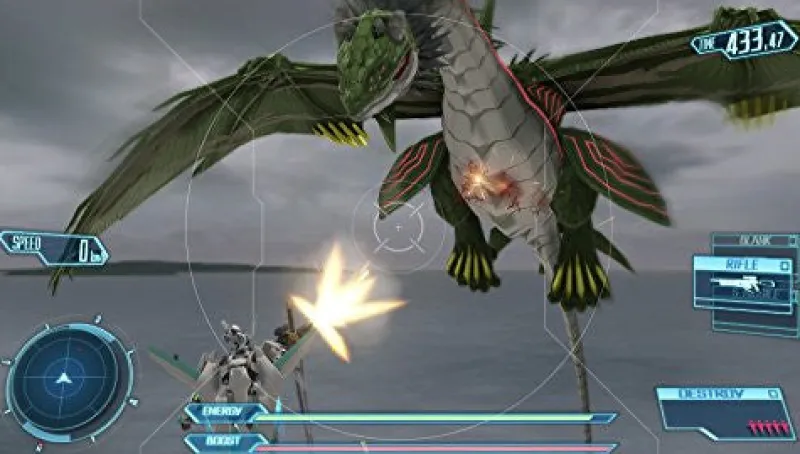Select the RIFLE weapon panel
This screenshot has height=454, width=800.
[746, 278]
